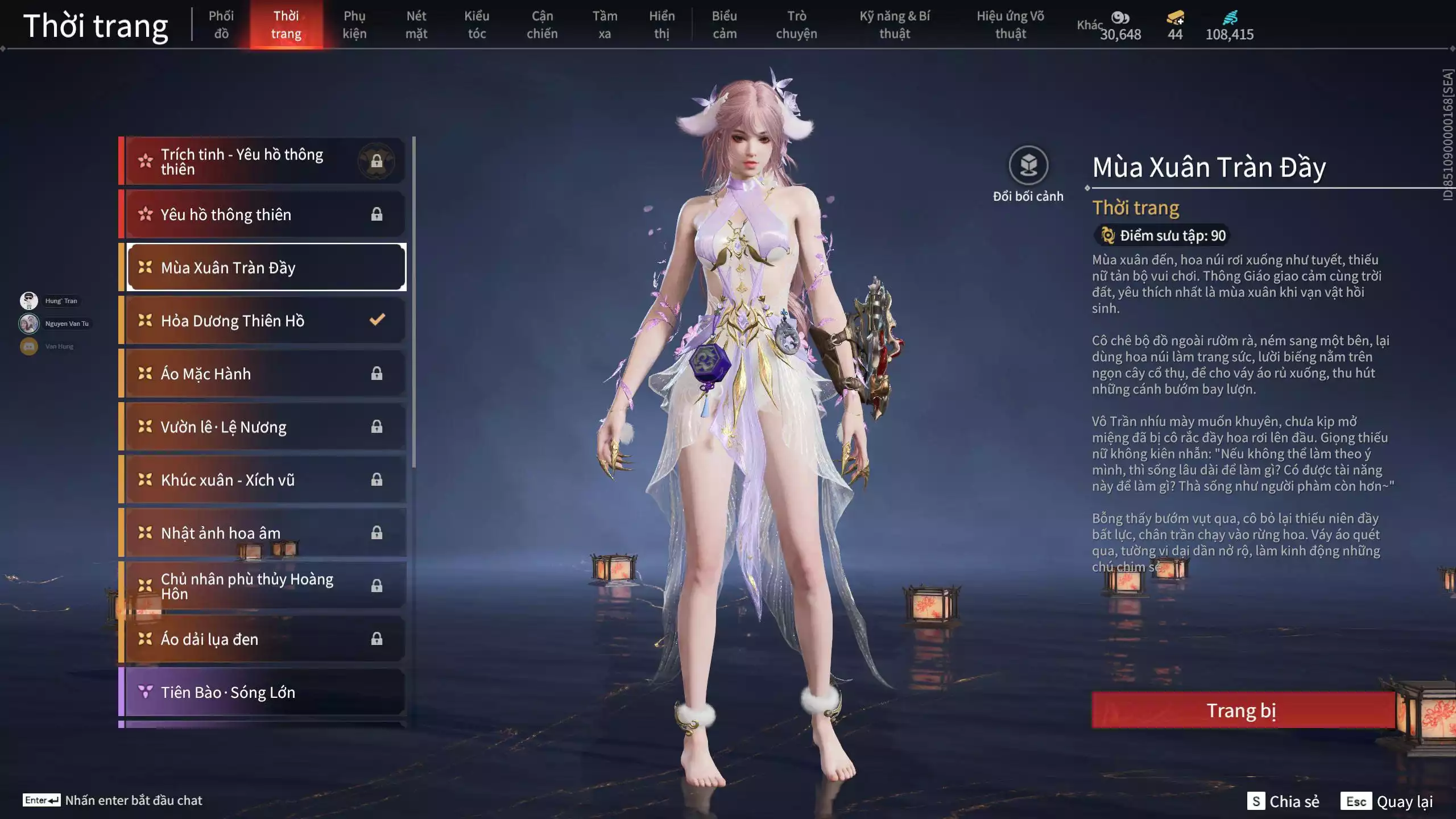Switch to the Phối đồ tab
The height and width of the screenshot is (819, 1456).
221,25
